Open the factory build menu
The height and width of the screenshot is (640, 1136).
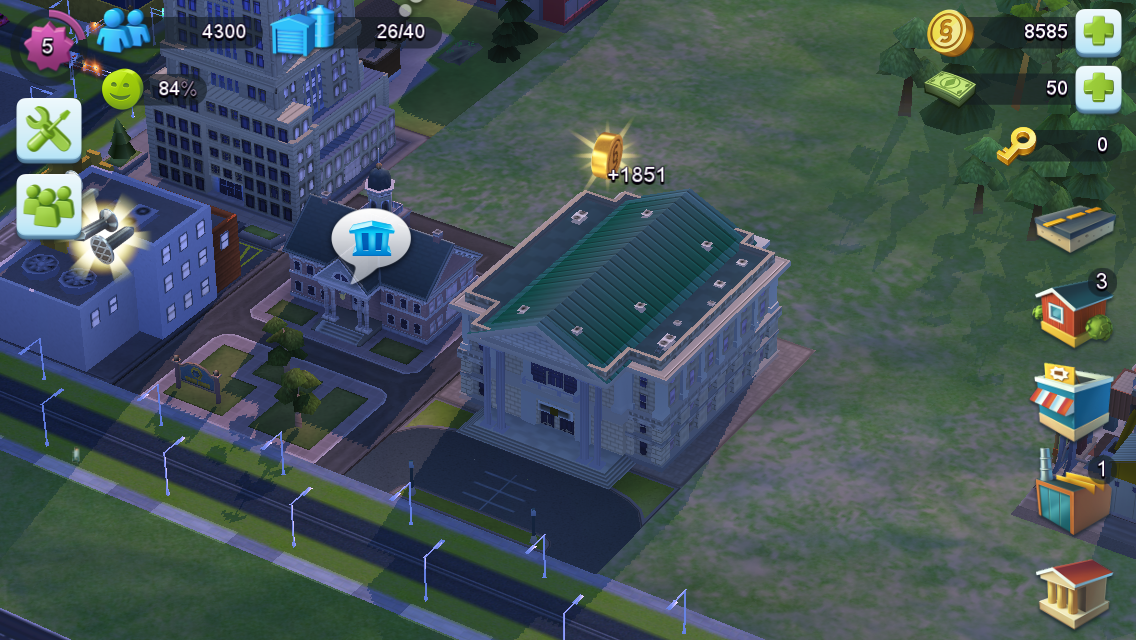pos(1073,496)
